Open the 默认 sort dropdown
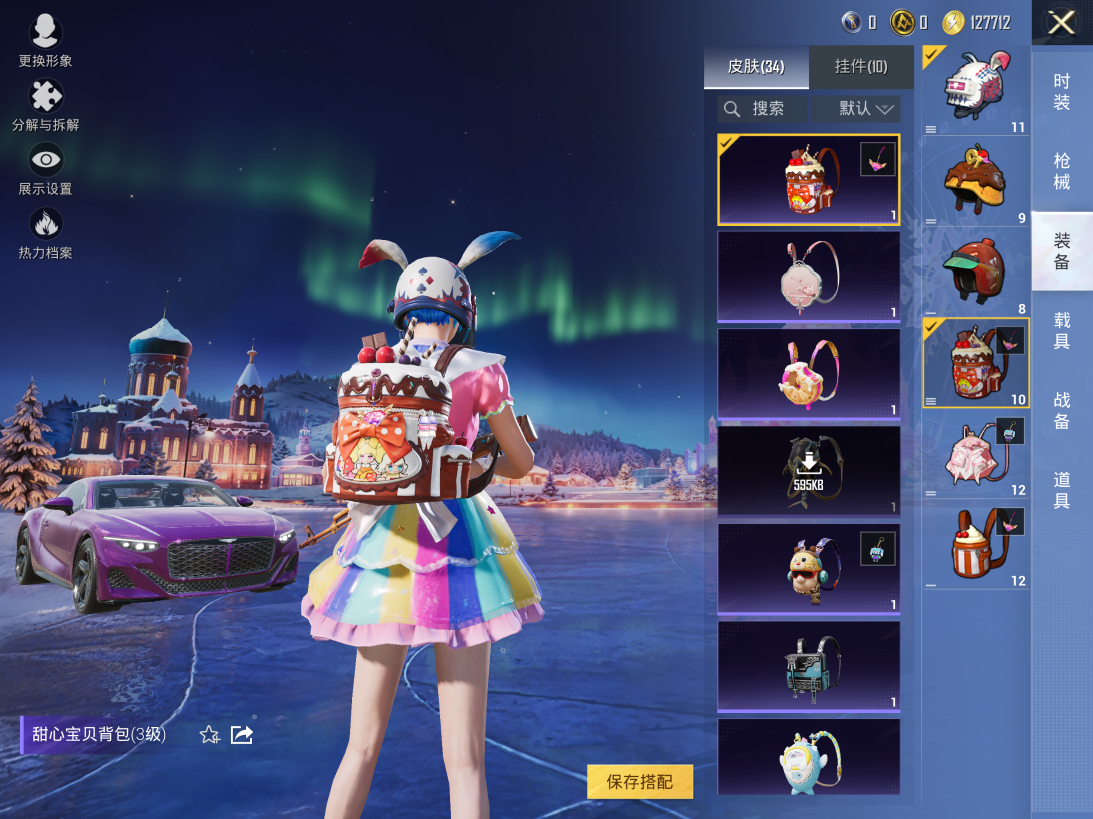The width and height of the screenshot is (1093, 819). tap(857, 109)
